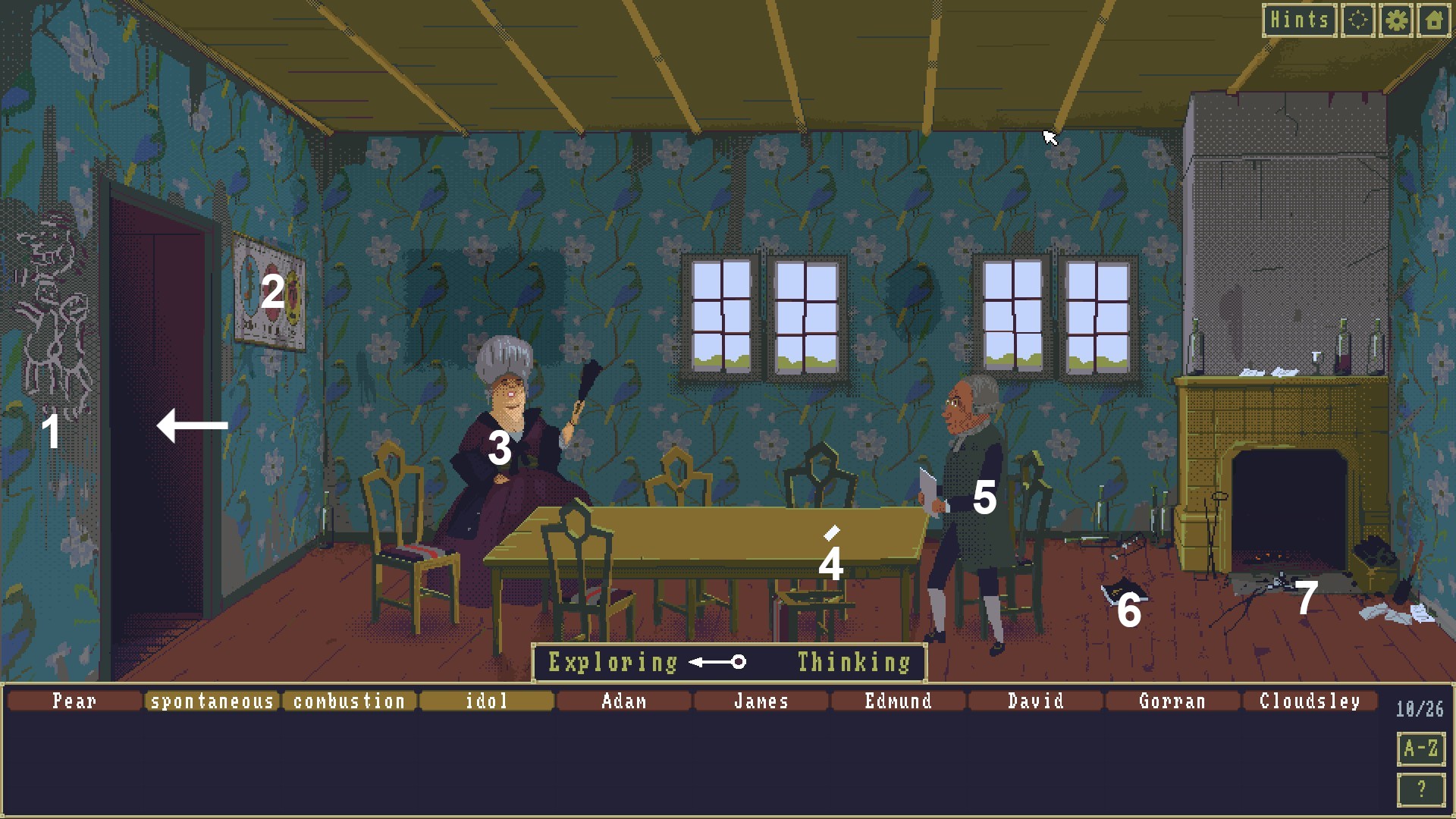
Task: Open settings with the gear icon
Action: (1395, 20)
